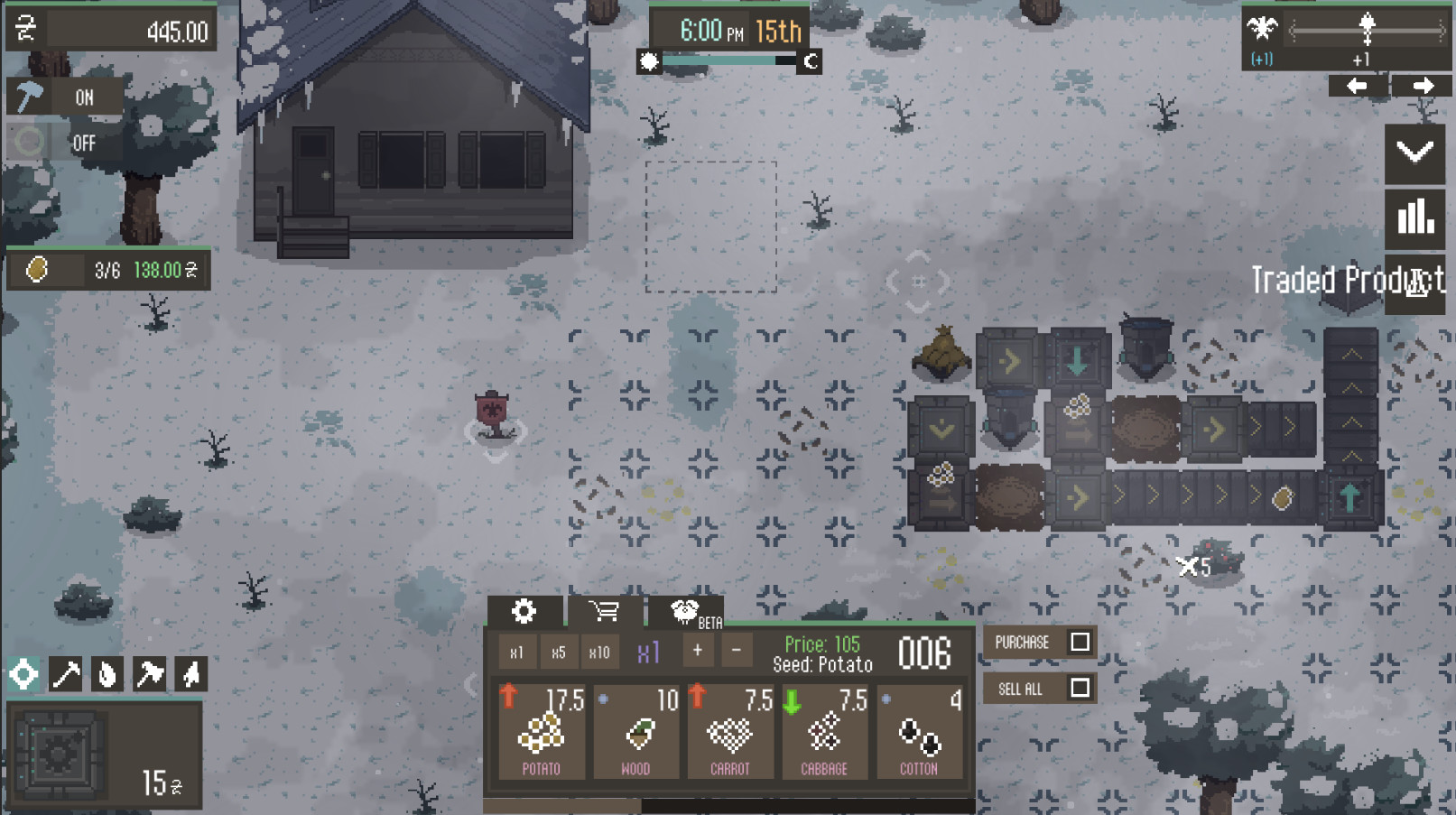Pick the Cabbage trade item

click(824, 732)
